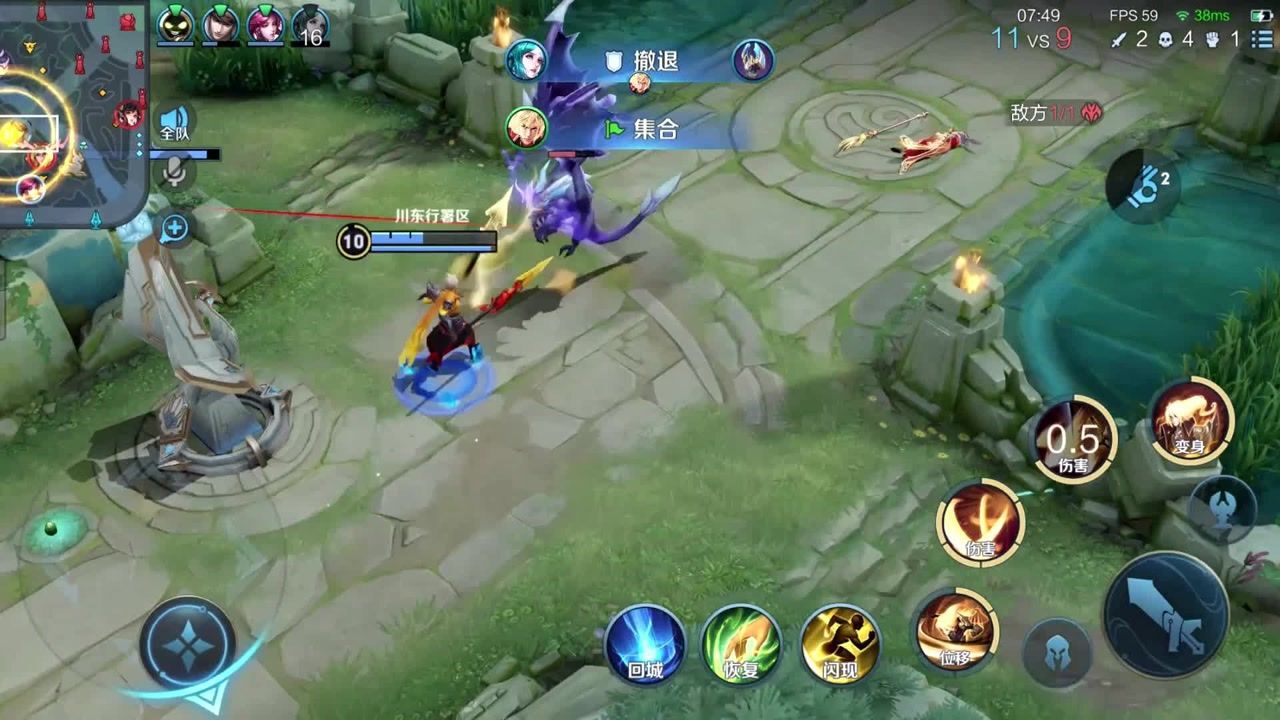Click the blue plus icon below the microphone
Screen dimensions: 1280x720
point(174,228)
